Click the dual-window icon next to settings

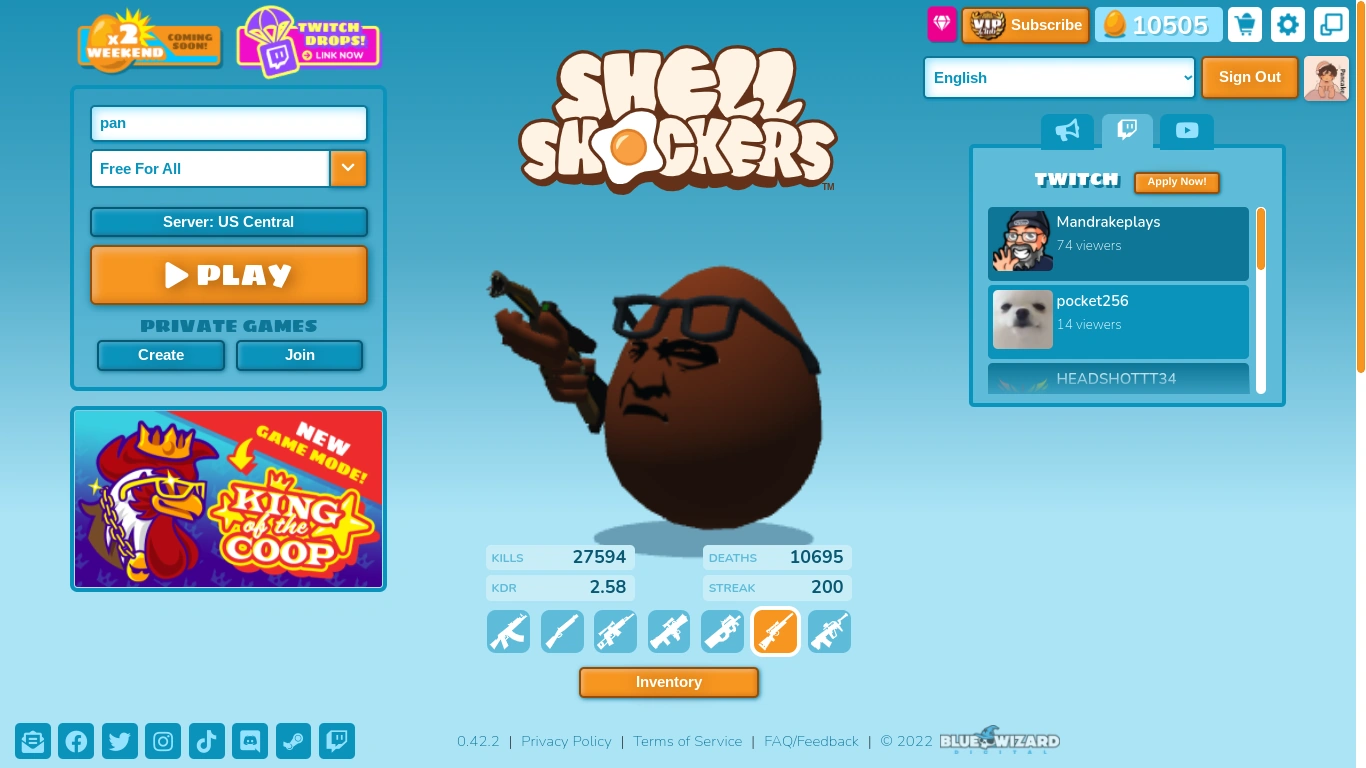[x=1330, y=24]
